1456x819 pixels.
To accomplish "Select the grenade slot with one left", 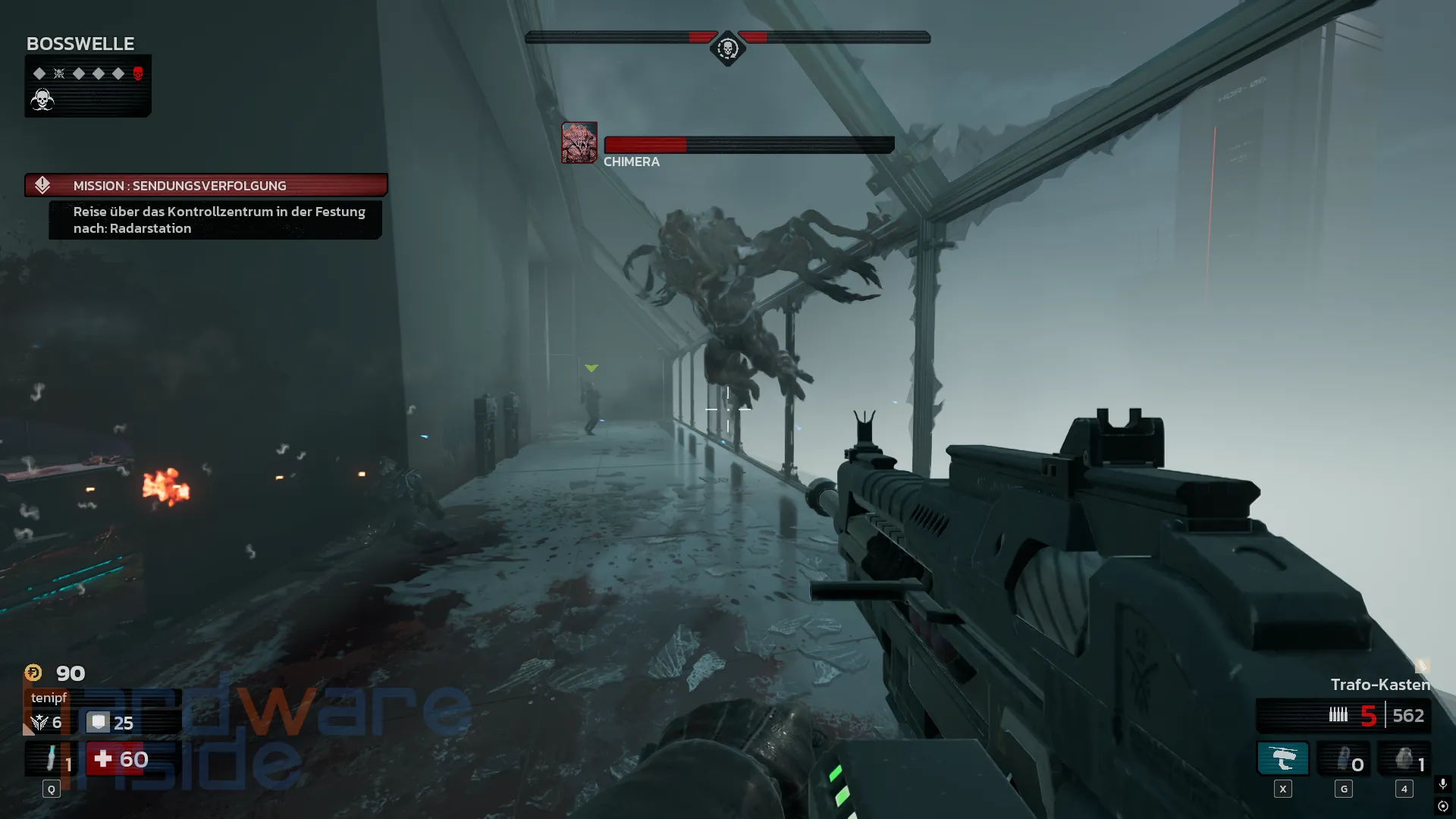I will point(1404,759).
